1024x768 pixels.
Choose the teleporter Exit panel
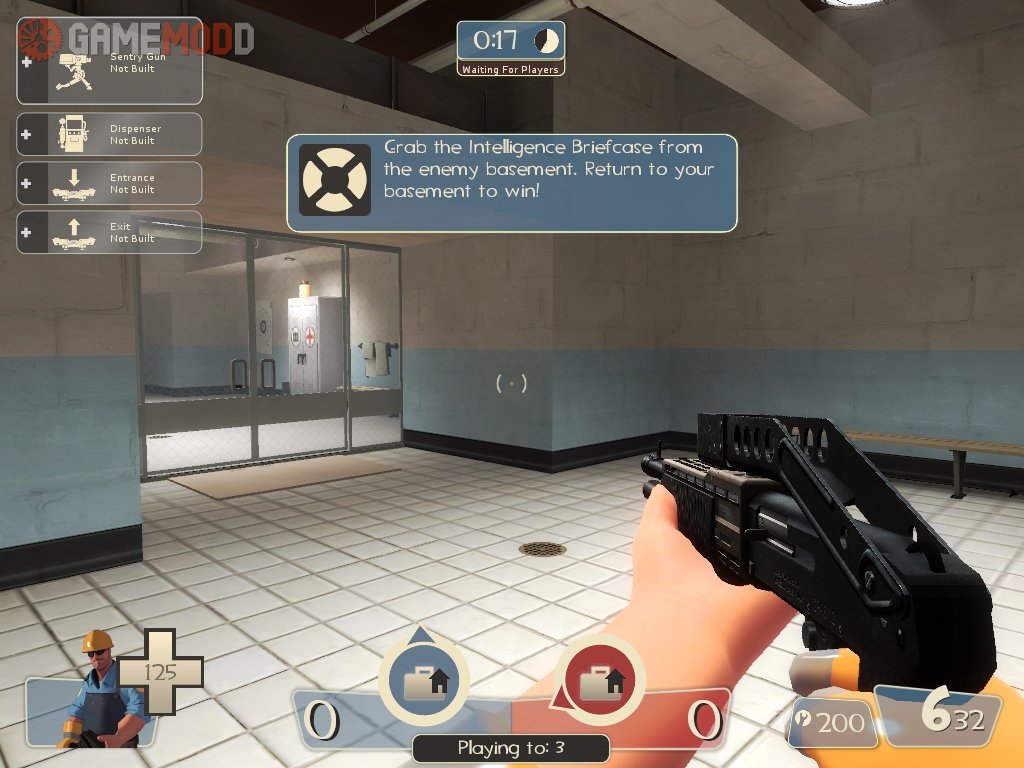[110, 232]
